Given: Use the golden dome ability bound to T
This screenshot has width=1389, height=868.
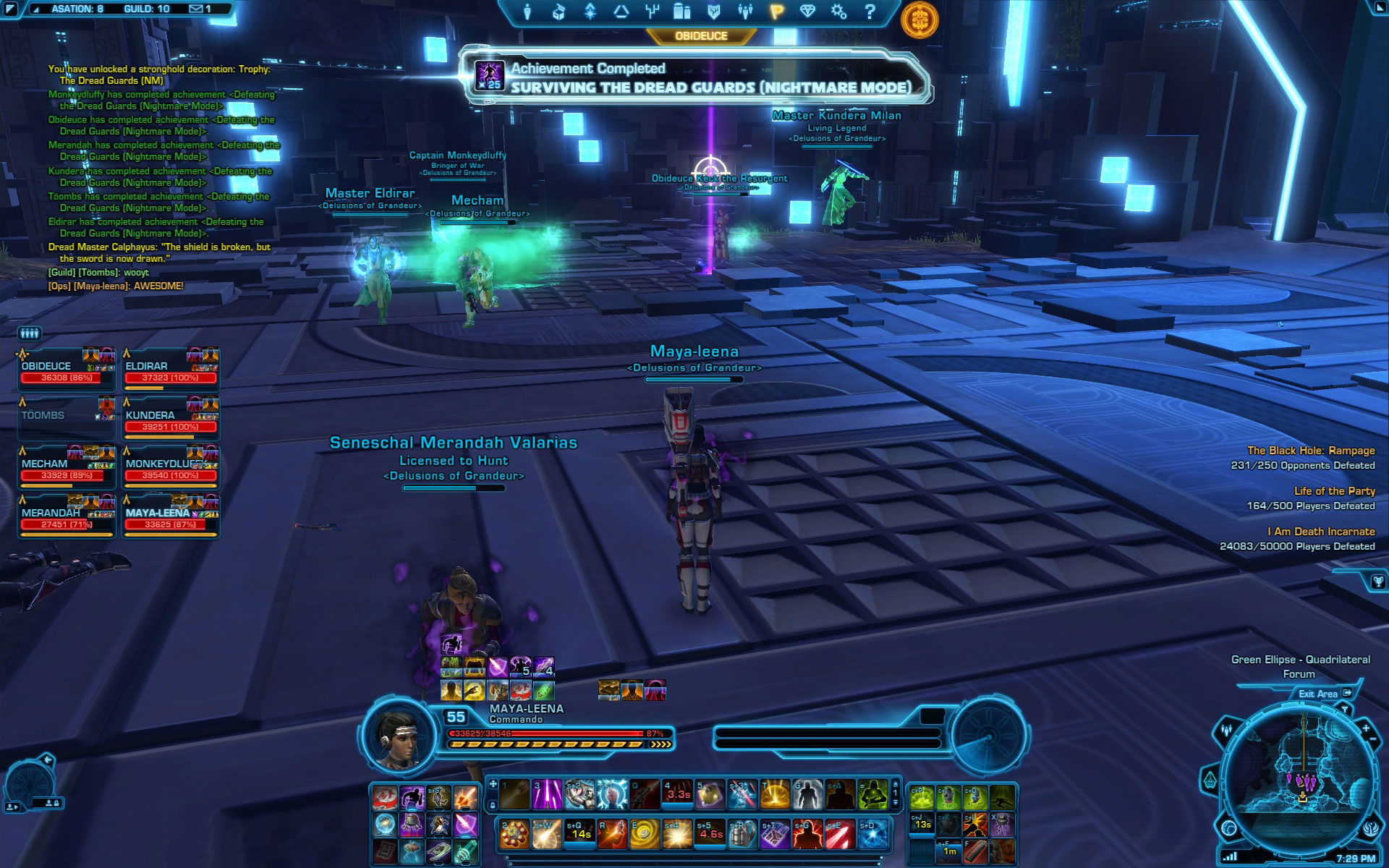Looking at the screenshot, I should 775,793.
